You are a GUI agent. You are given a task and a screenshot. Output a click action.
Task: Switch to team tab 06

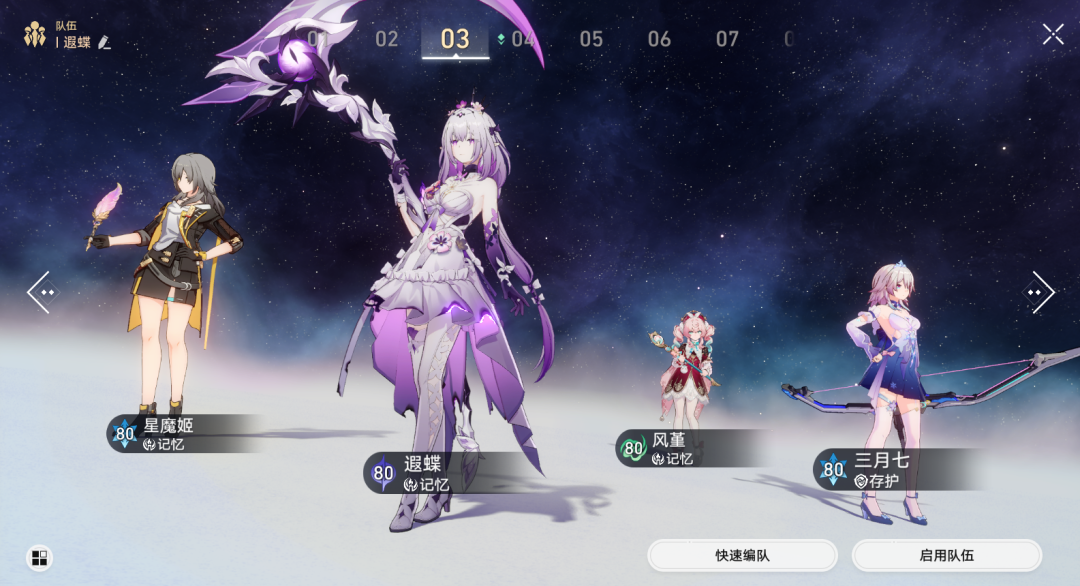click(659, 39)
